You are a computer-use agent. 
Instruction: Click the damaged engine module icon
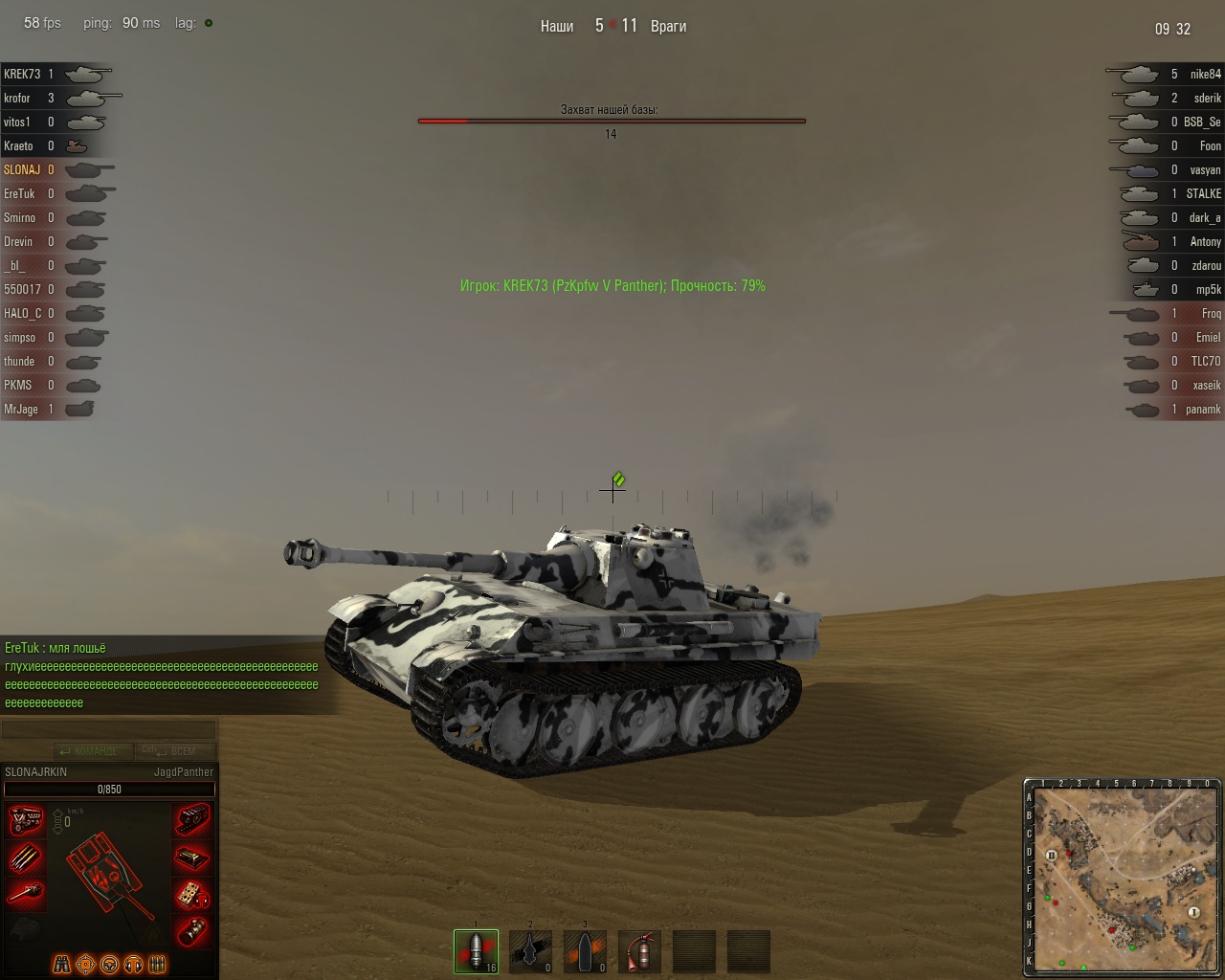(26, 821)
